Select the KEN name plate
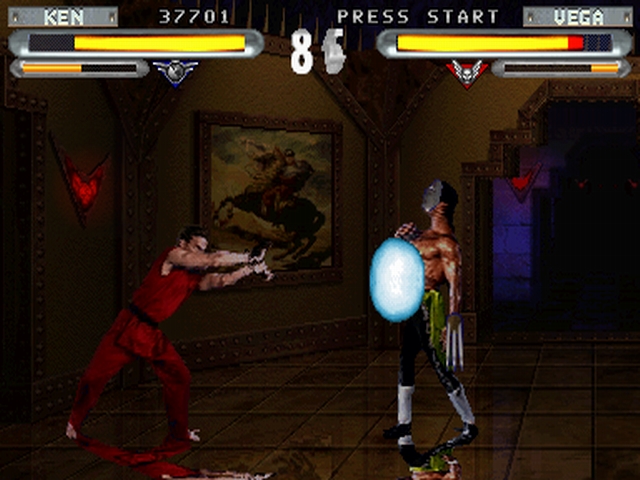Screen dimensions: 640x480 coord(63,17)
